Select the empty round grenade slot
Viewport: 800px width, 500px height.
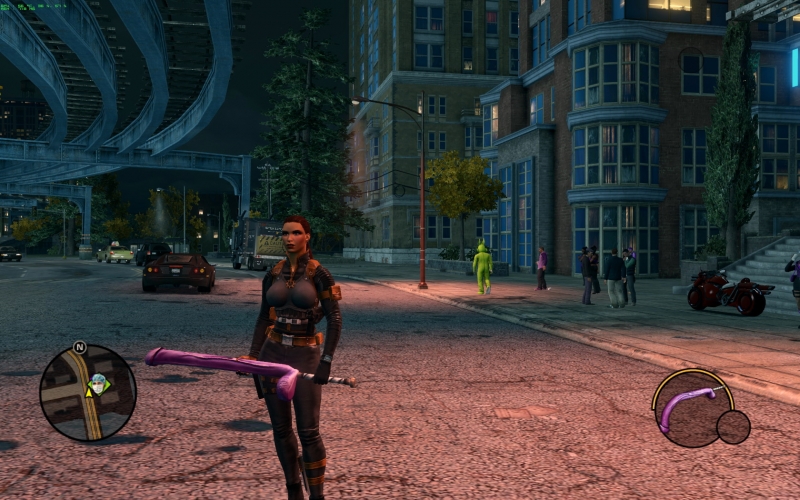[733, 427]
